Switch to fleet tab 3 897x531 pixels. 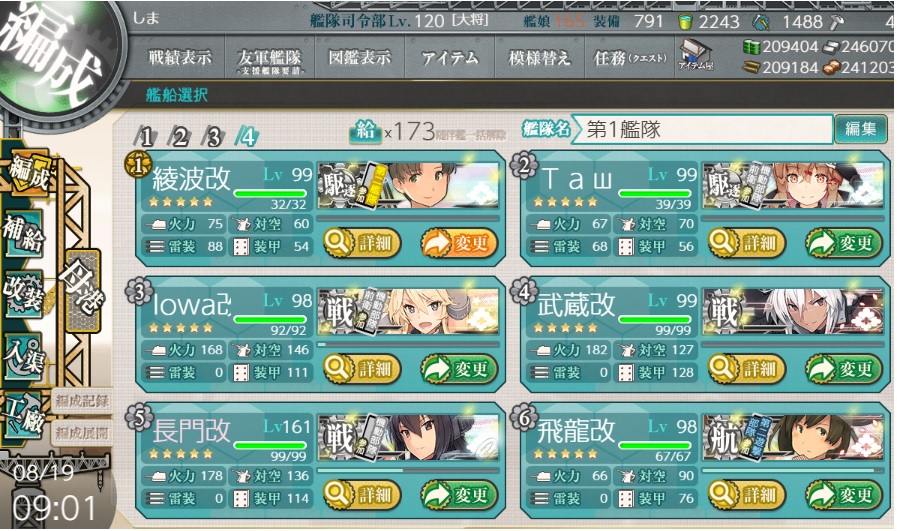click(x=212, y=136)
